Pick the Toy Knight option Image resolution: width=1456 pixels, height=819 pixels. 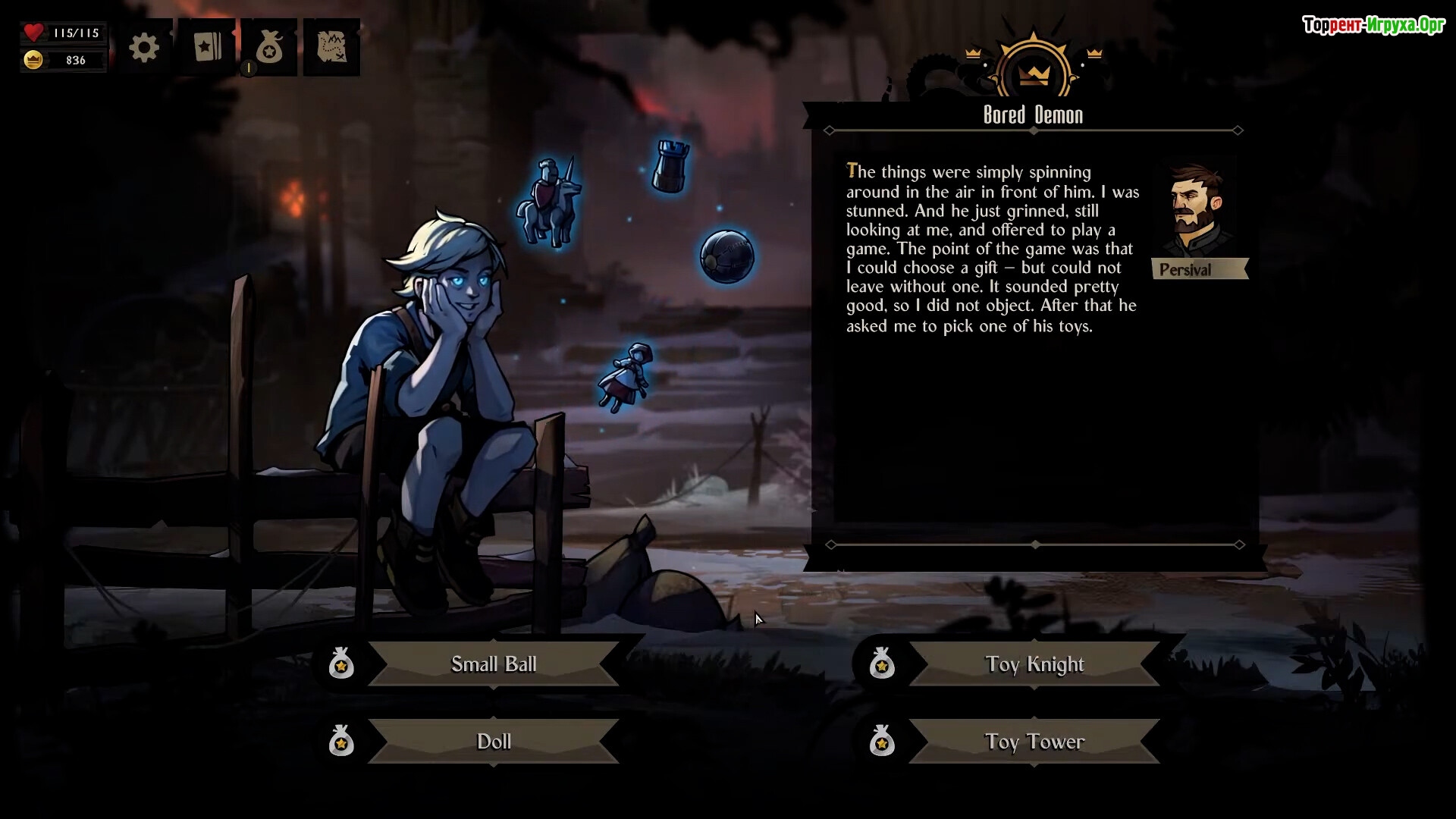click(1034, 664)
